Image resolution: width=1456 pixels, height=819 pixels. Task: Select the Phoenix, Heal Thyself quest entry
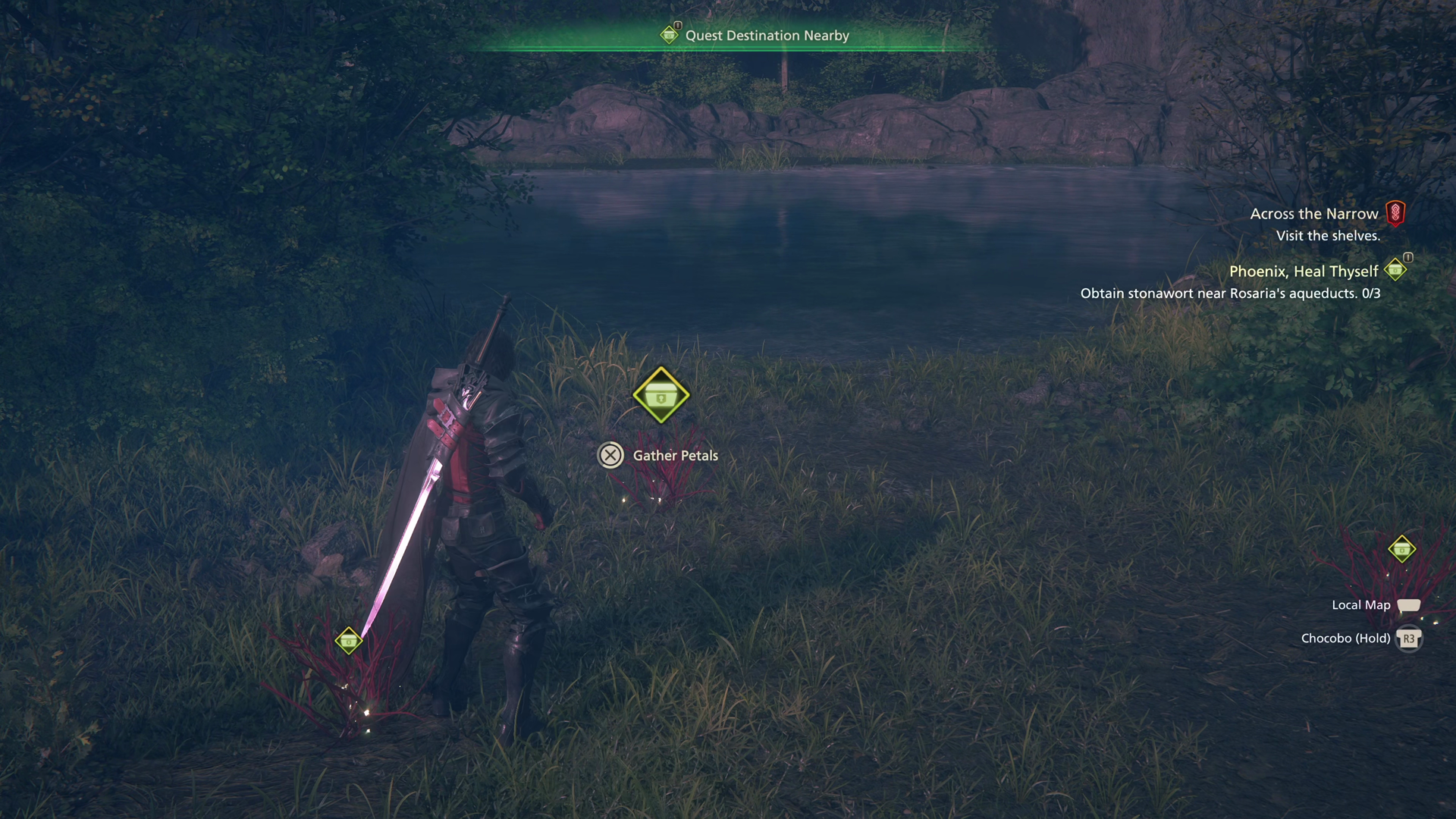coord(1303,271)
